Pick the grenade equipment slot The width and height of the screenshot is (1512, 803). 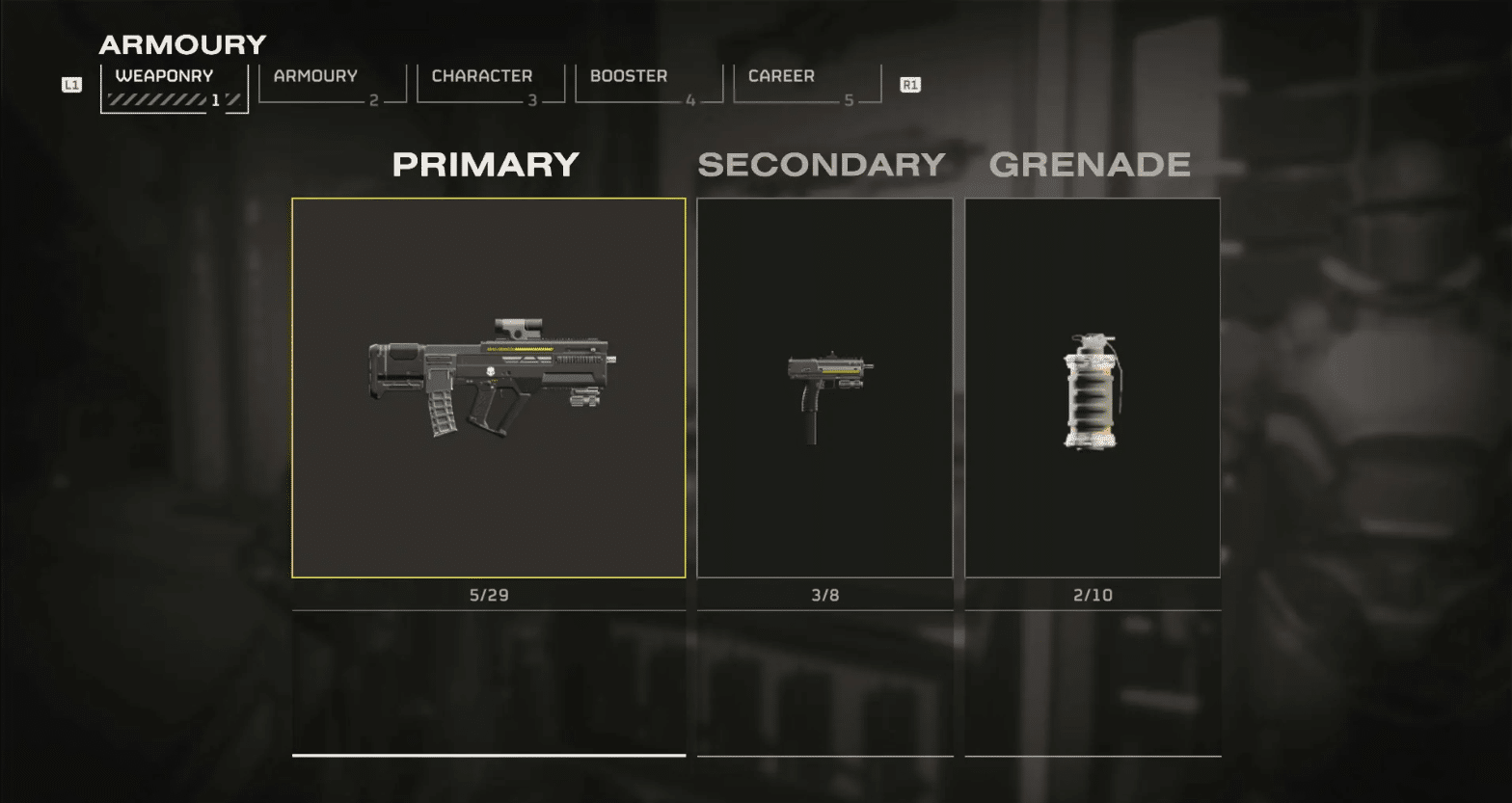tap(1093, 388)
